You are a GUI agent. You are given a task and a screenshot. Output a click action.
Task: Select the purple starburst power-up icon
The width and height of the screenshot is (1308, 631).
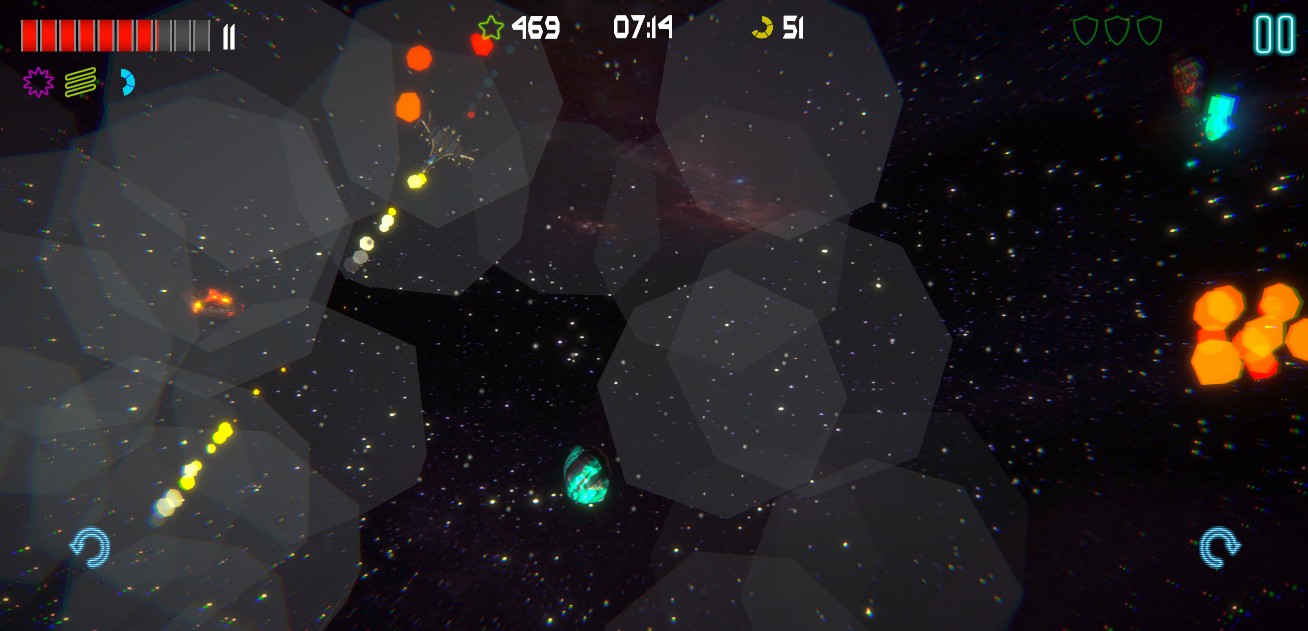[x=38, y=82]
